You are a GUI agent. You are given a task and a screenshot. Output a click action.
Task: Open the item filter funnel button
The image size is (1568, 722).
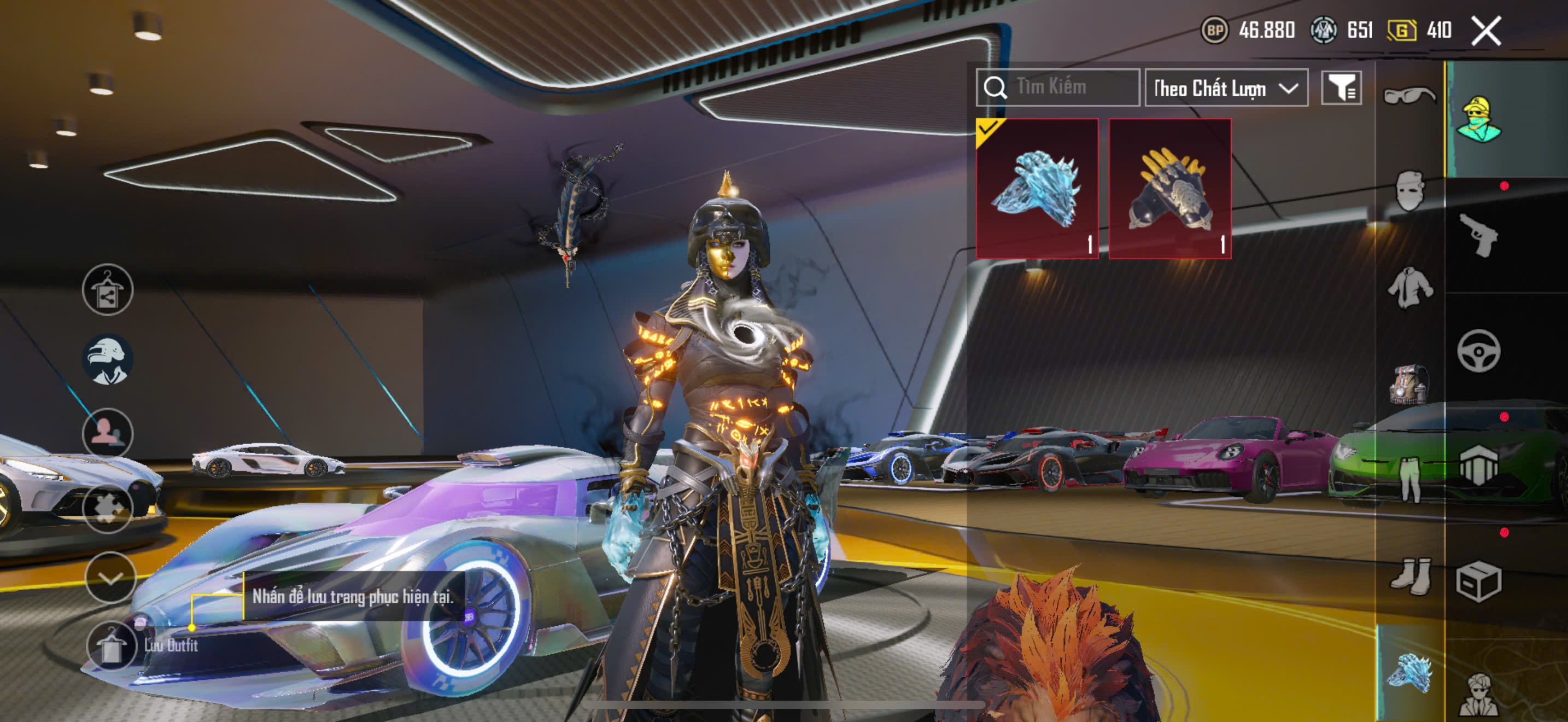click(x=1341, y=88)
